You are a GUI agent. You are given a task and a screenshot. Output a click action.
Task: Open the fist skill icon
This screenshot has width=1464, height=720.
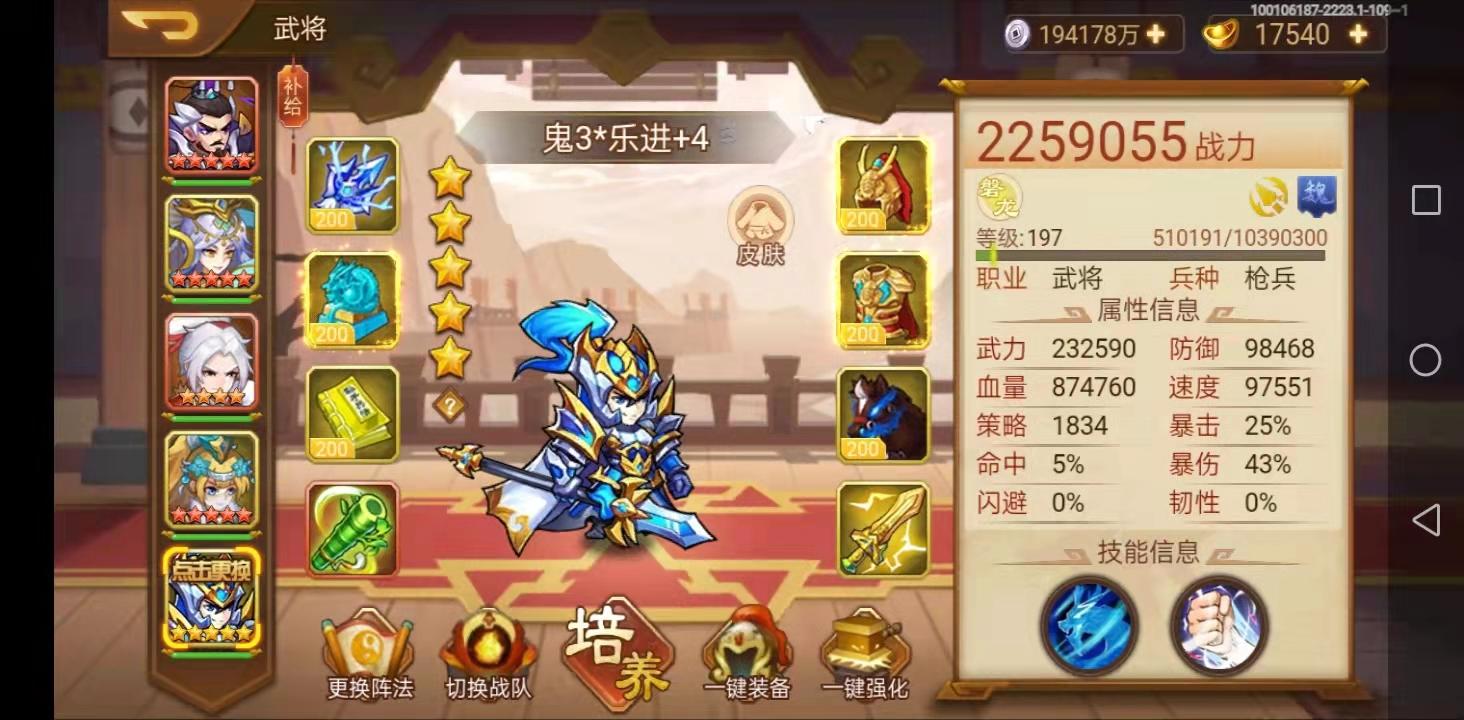coord(1218,627)
